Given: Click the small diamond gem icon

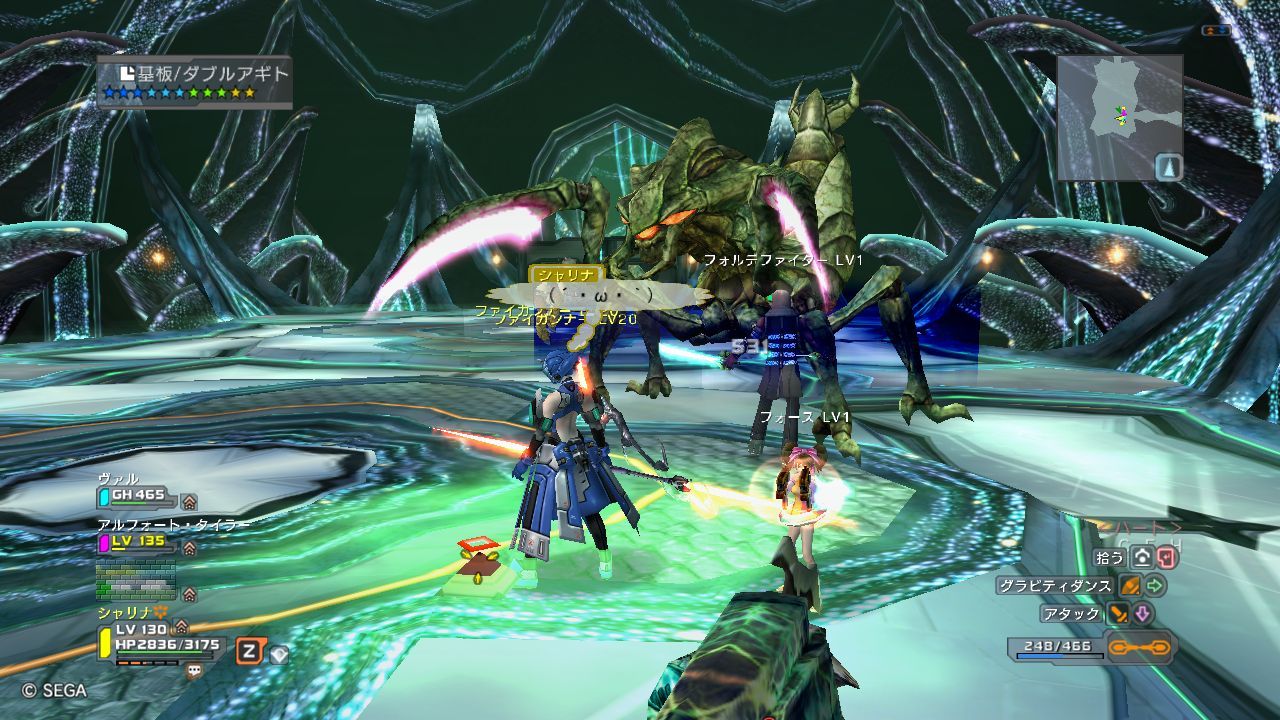Looking at the screenshot, I should point(279,655).
